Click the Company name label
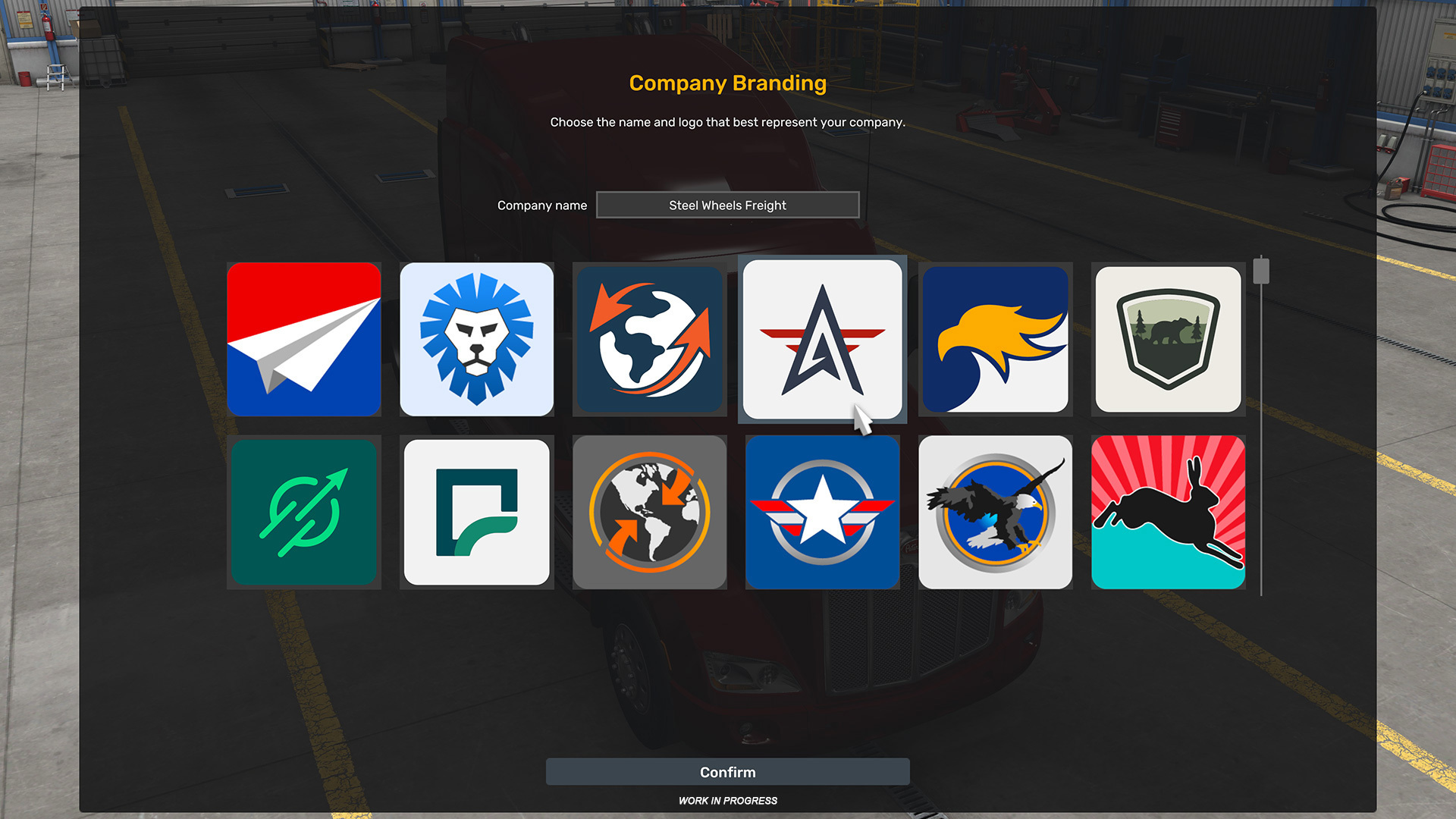The width and height of the screenshot is (1456, 819). pyautogui.click(x=541, y=205)
